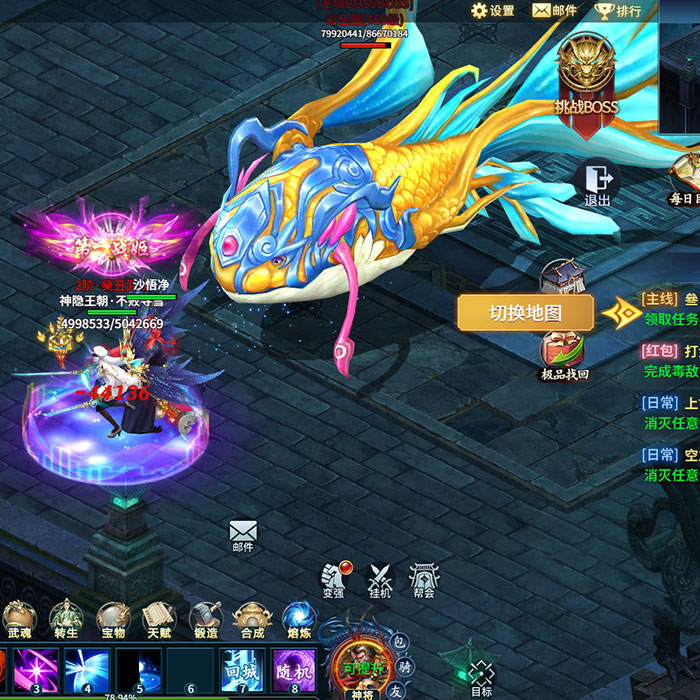Use the 回城 return-to-town skill
The width and height of the screenshot is (700, 700).
point(242,670)
